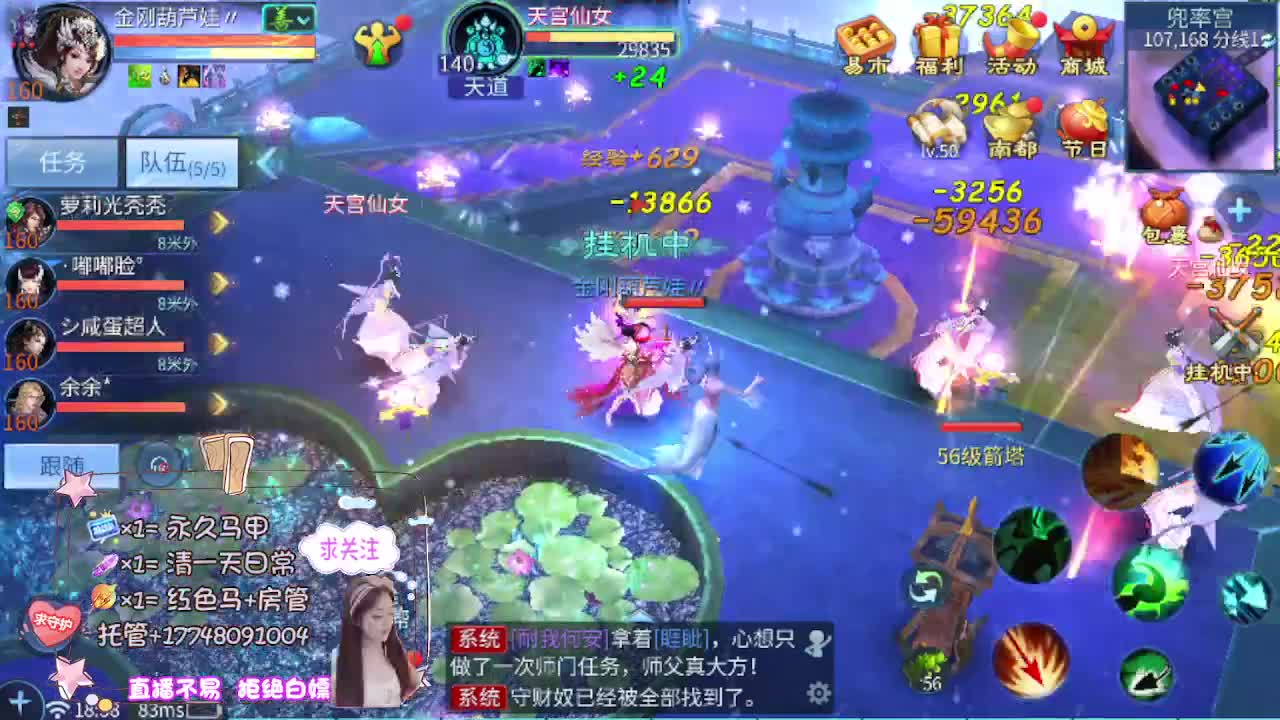1280x720 pixels.
Task: Switch to the 队伍(5/5) tab
Action: [x=178, y=162]
